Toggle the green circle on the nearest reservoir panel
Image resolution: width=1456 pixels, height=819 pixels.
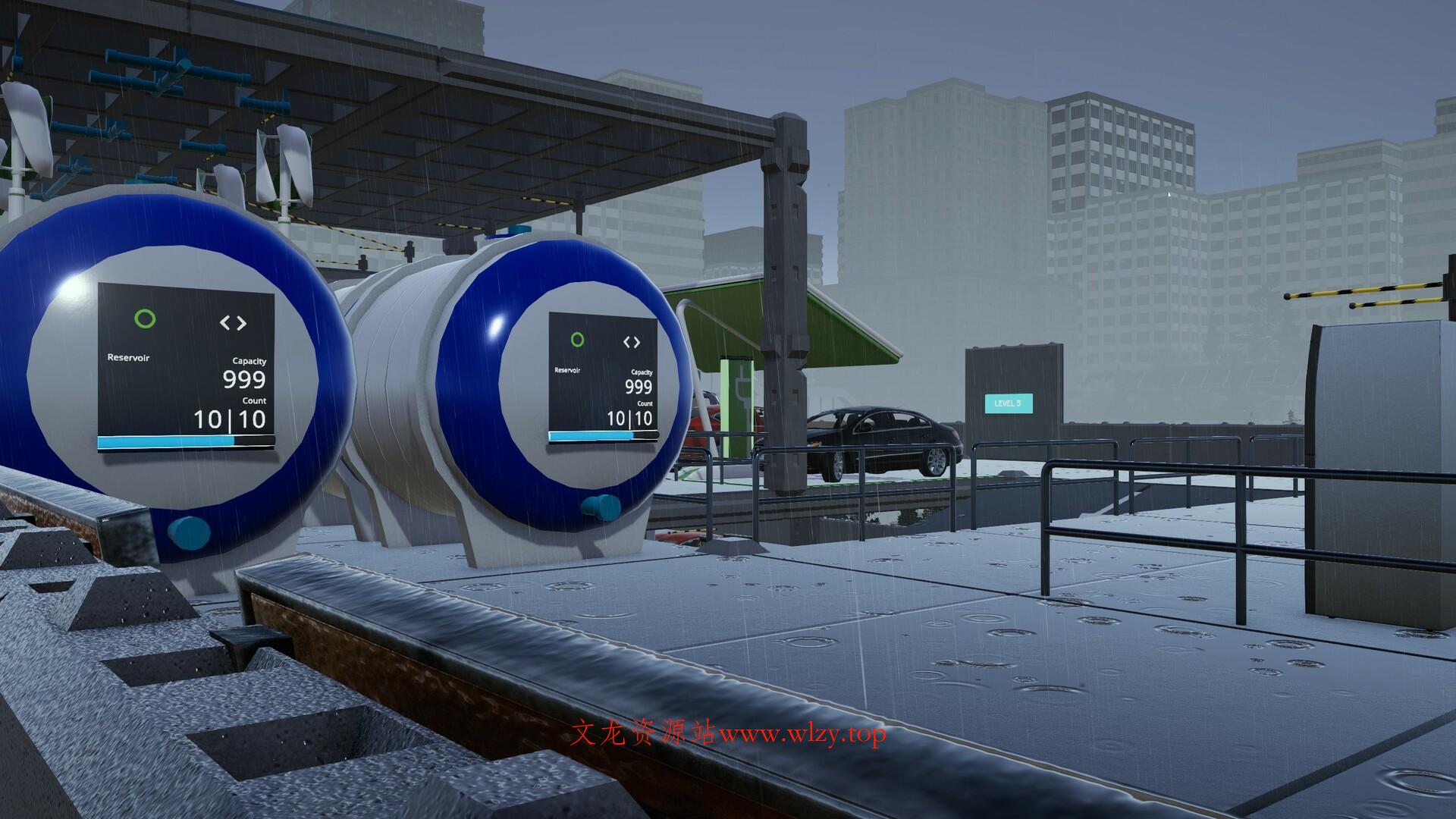click(145, 318)
